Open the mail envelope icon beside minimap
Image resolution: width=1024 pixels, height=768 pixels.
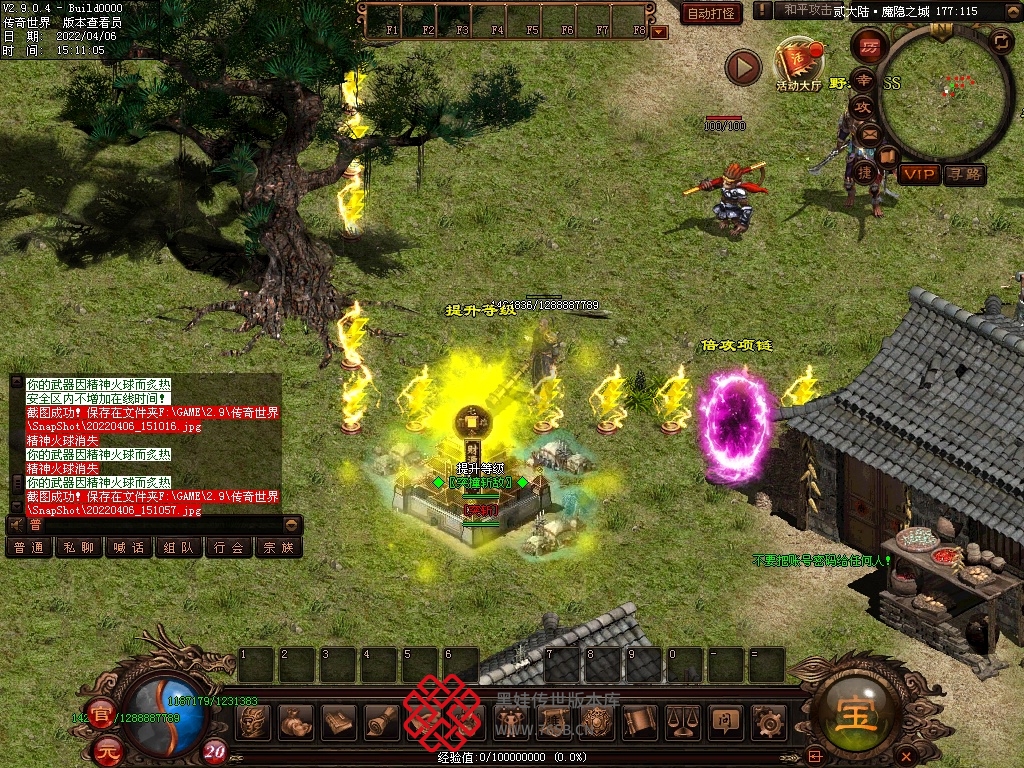[869, 133]
